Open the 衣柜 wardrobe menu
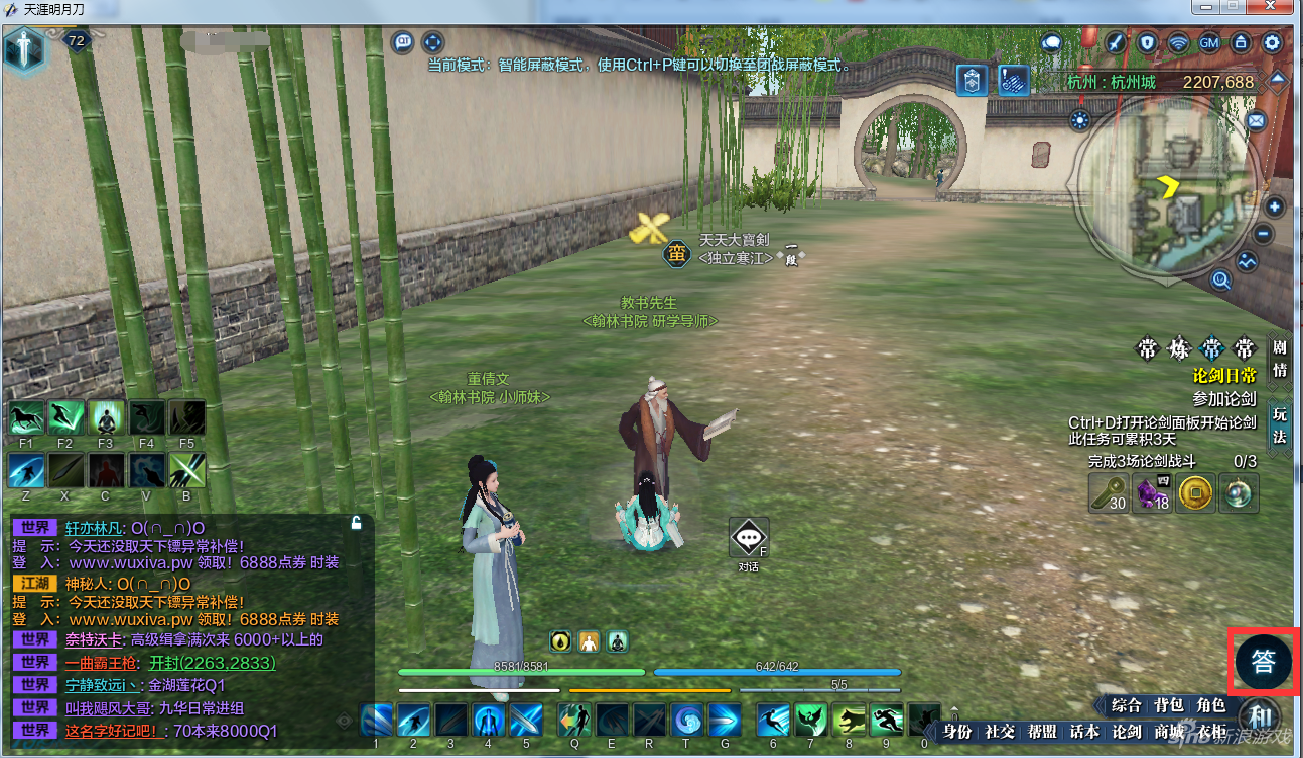 point(1211,732)
